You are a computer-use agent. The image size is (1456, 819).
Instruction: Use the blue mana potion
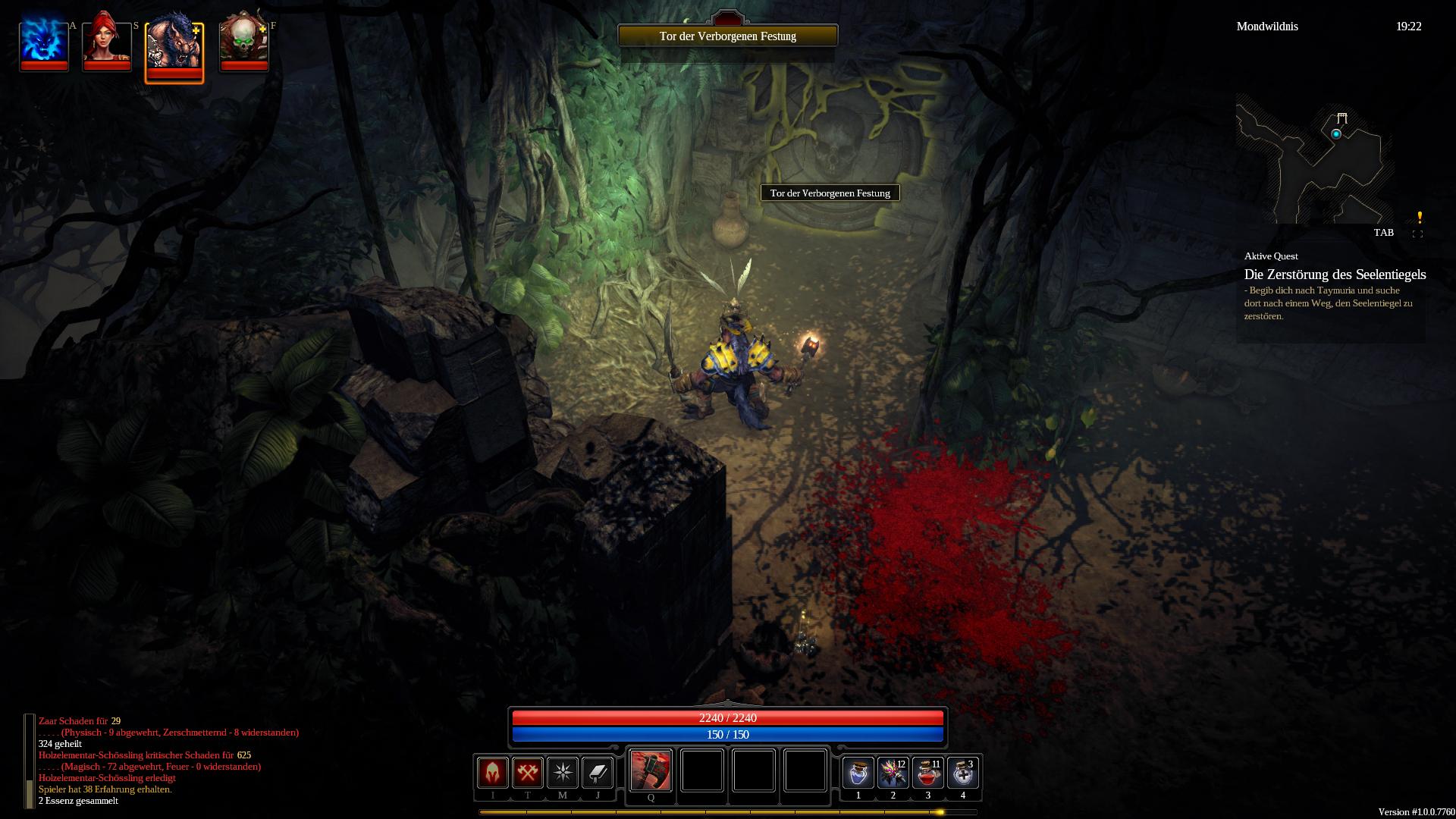[x=858, y=773]
